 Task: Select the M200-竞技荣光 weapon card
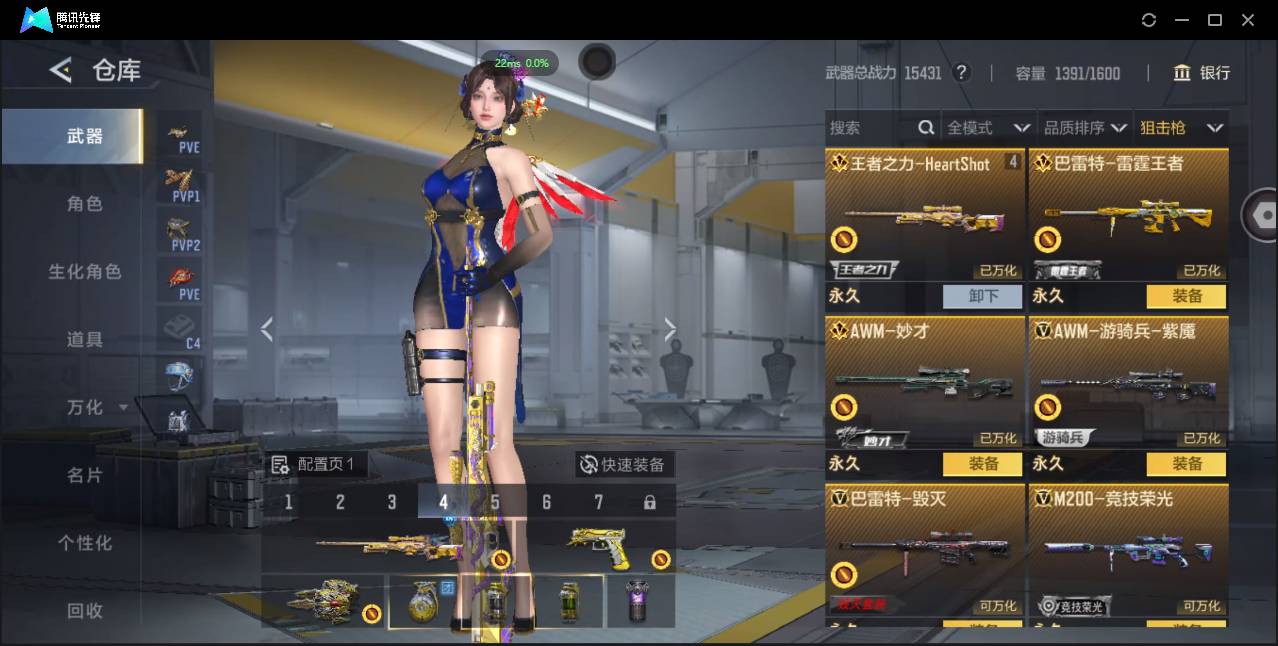click(x=1128, y=550)
